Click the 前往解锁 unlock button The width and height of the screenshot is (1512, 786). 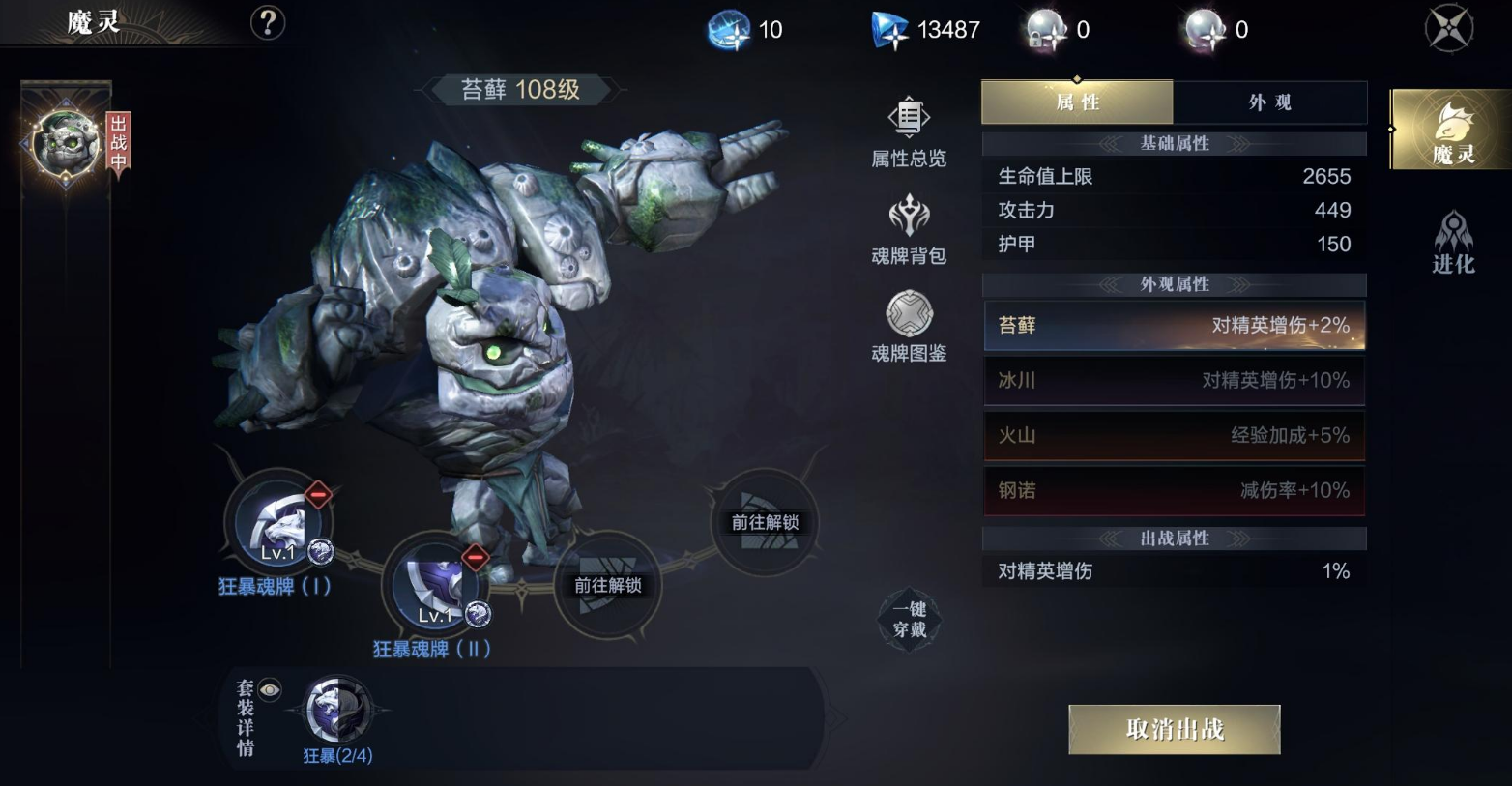609,585
